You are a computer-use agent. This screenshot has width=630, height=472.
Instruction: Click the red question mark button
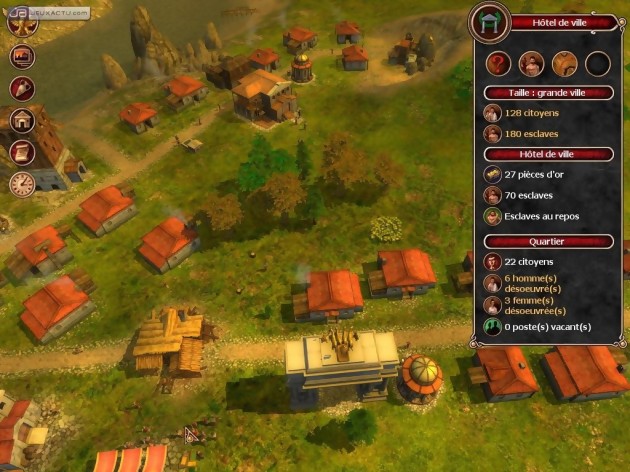498,64
